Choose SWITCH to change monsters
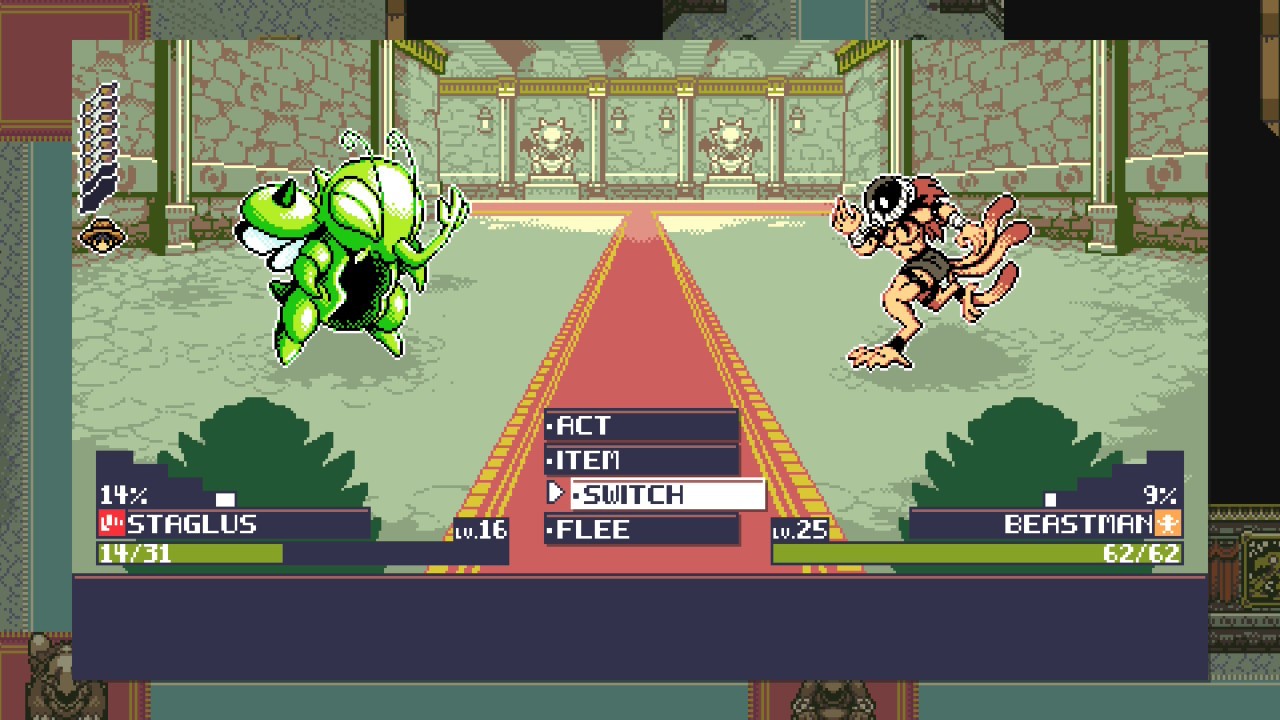This screenshot has height=720, width=1280. 666,495
